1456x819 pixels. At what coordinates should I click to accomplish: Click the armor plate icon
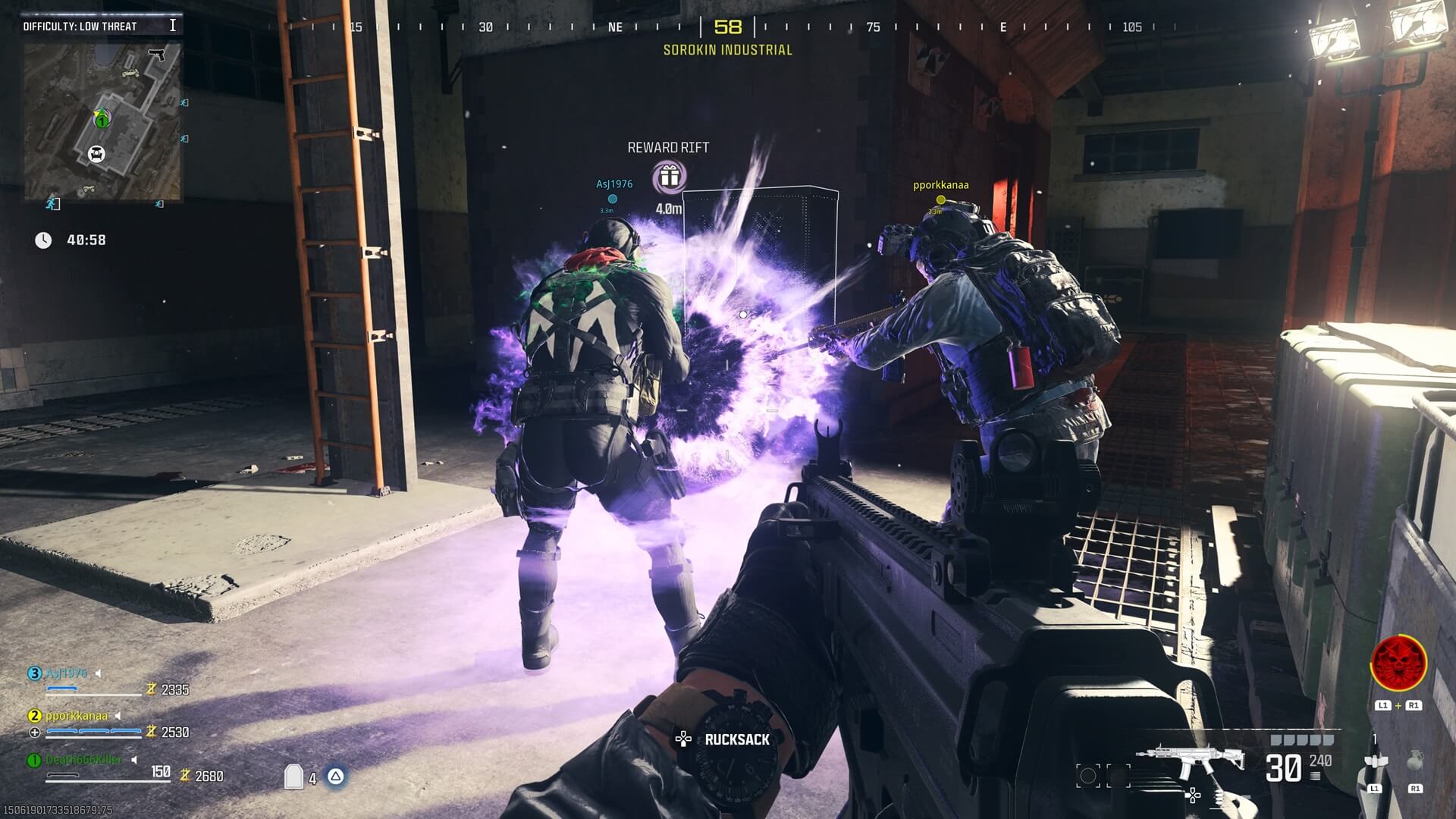[x=293, y=777]
